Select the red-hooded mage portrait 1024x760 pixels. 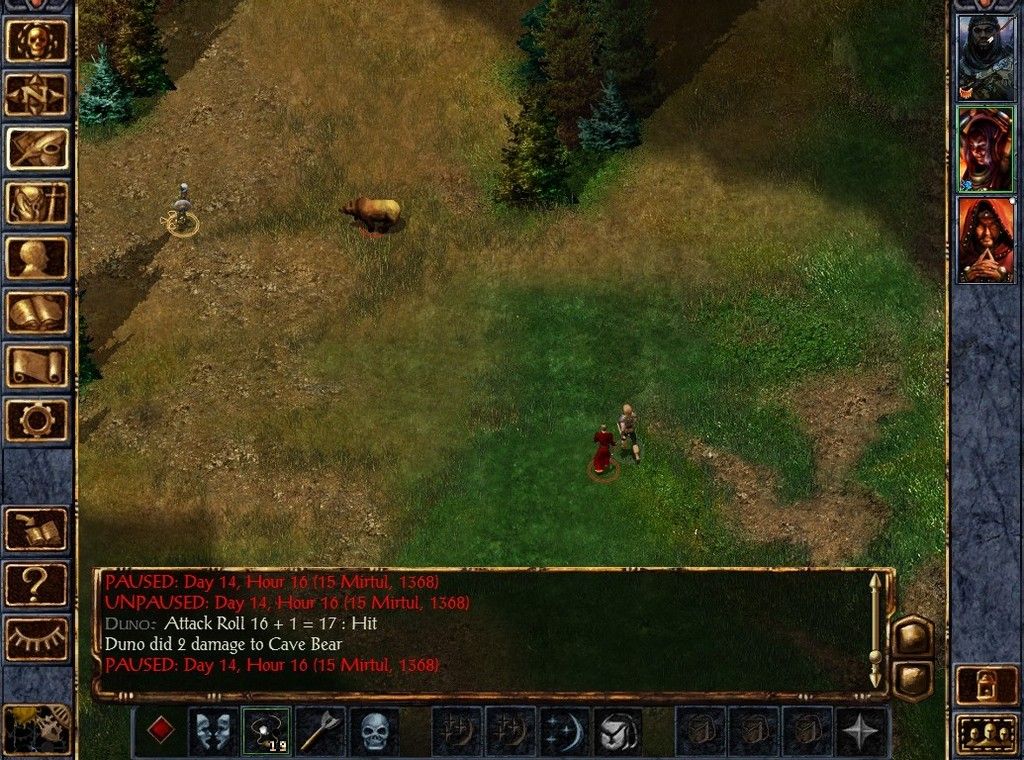(985, 239)
